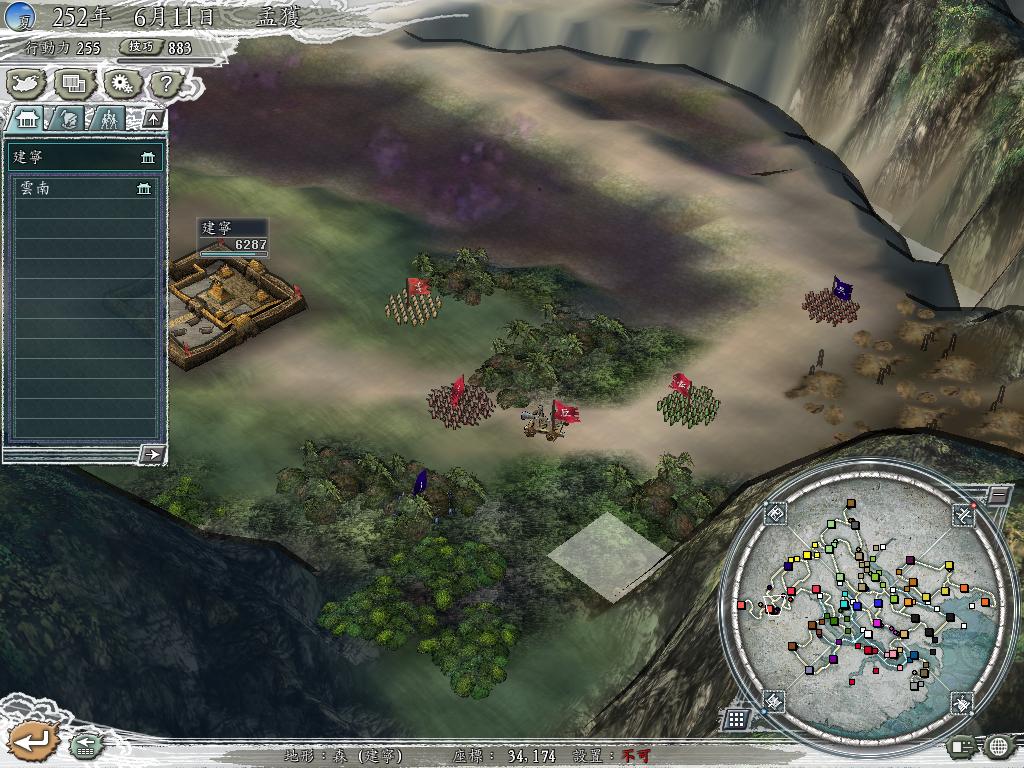Toggle the grid button beside the minimap

(x=735, y=718)
